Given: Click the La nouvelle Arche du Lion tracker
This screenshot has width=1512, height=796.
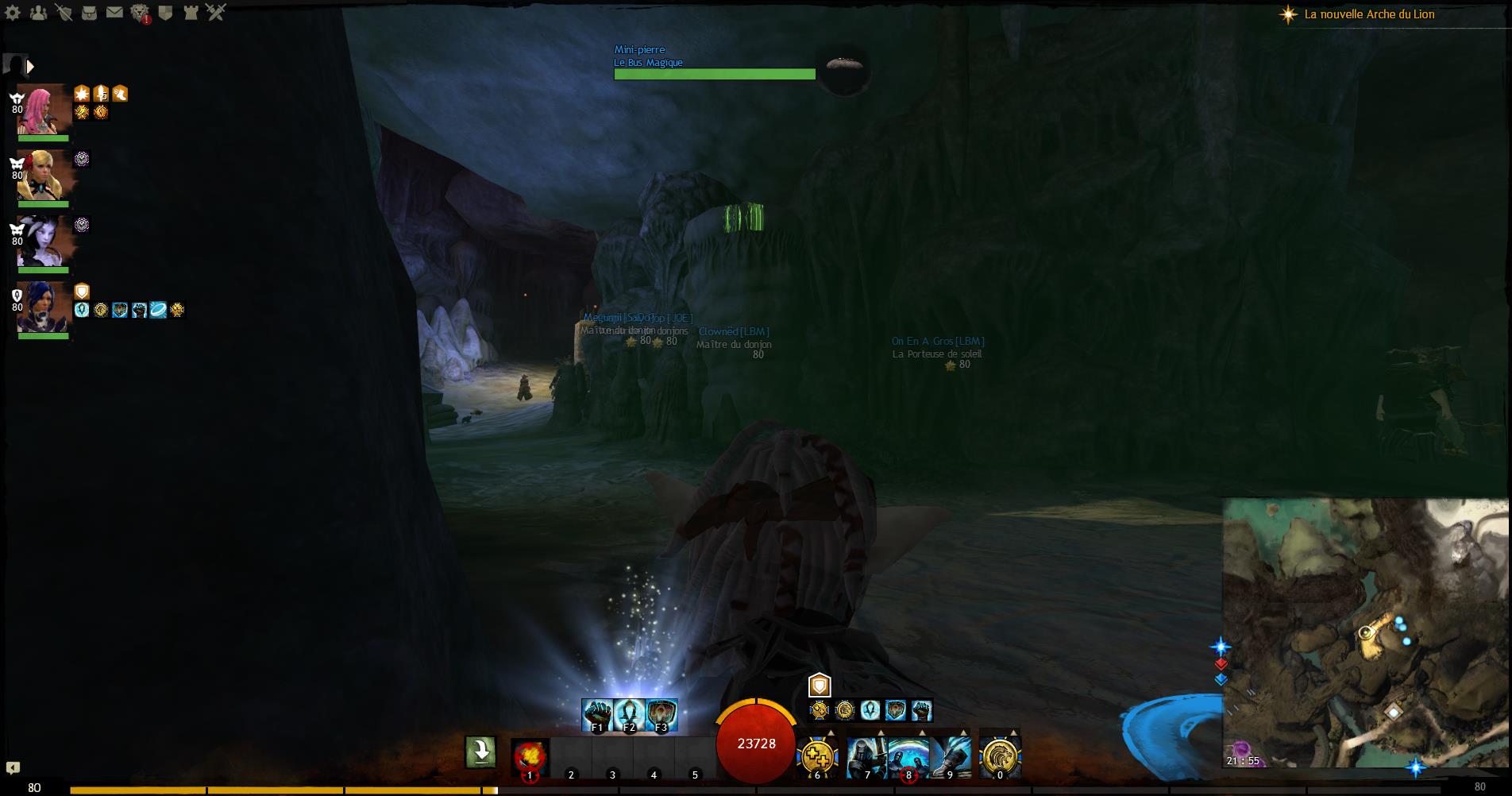Looking at the screenshot, I should click(1368, 14).
